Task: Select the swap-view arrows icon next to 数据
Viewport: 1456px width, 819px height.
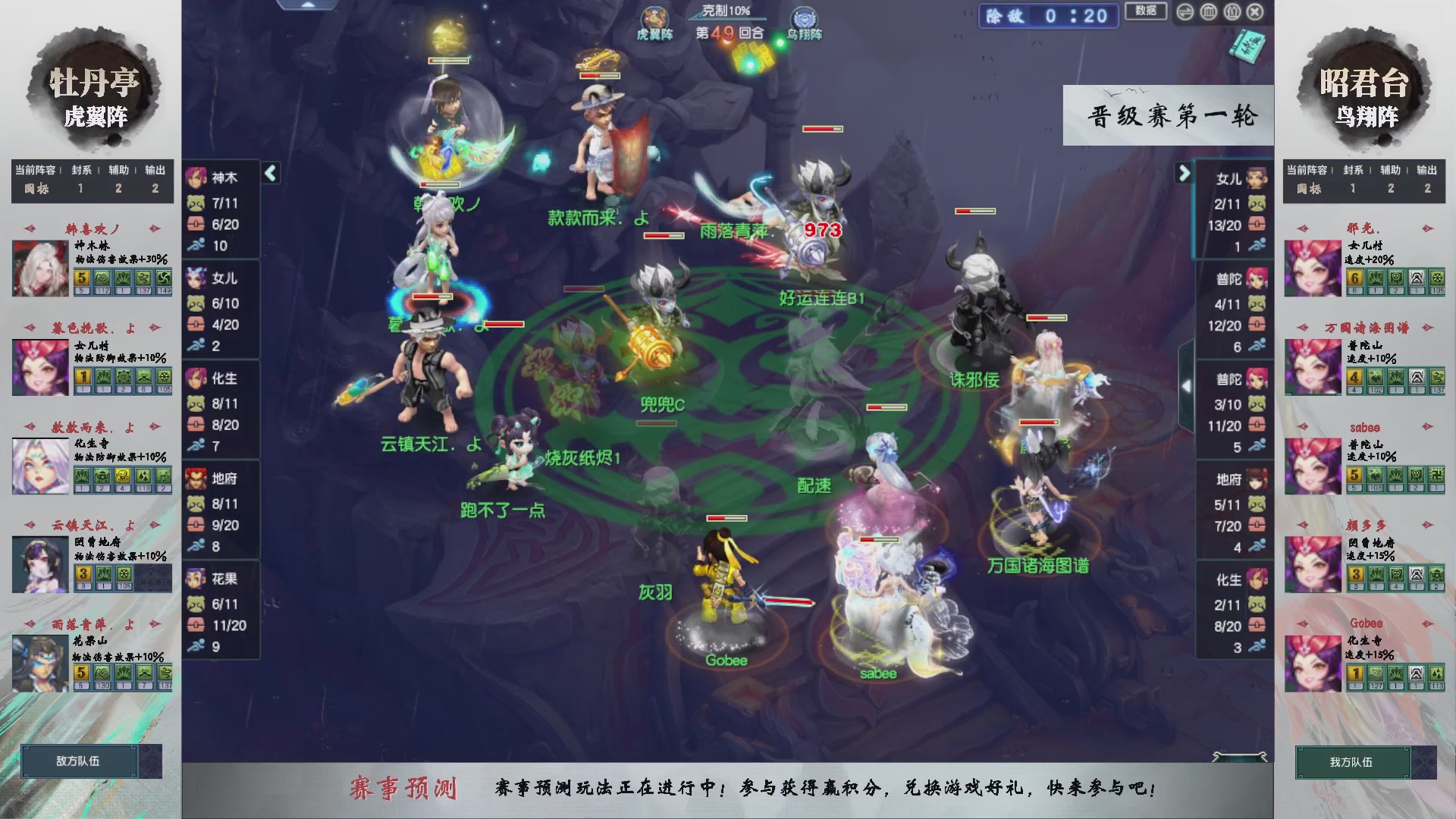Action: click(x=1185, y=13)
